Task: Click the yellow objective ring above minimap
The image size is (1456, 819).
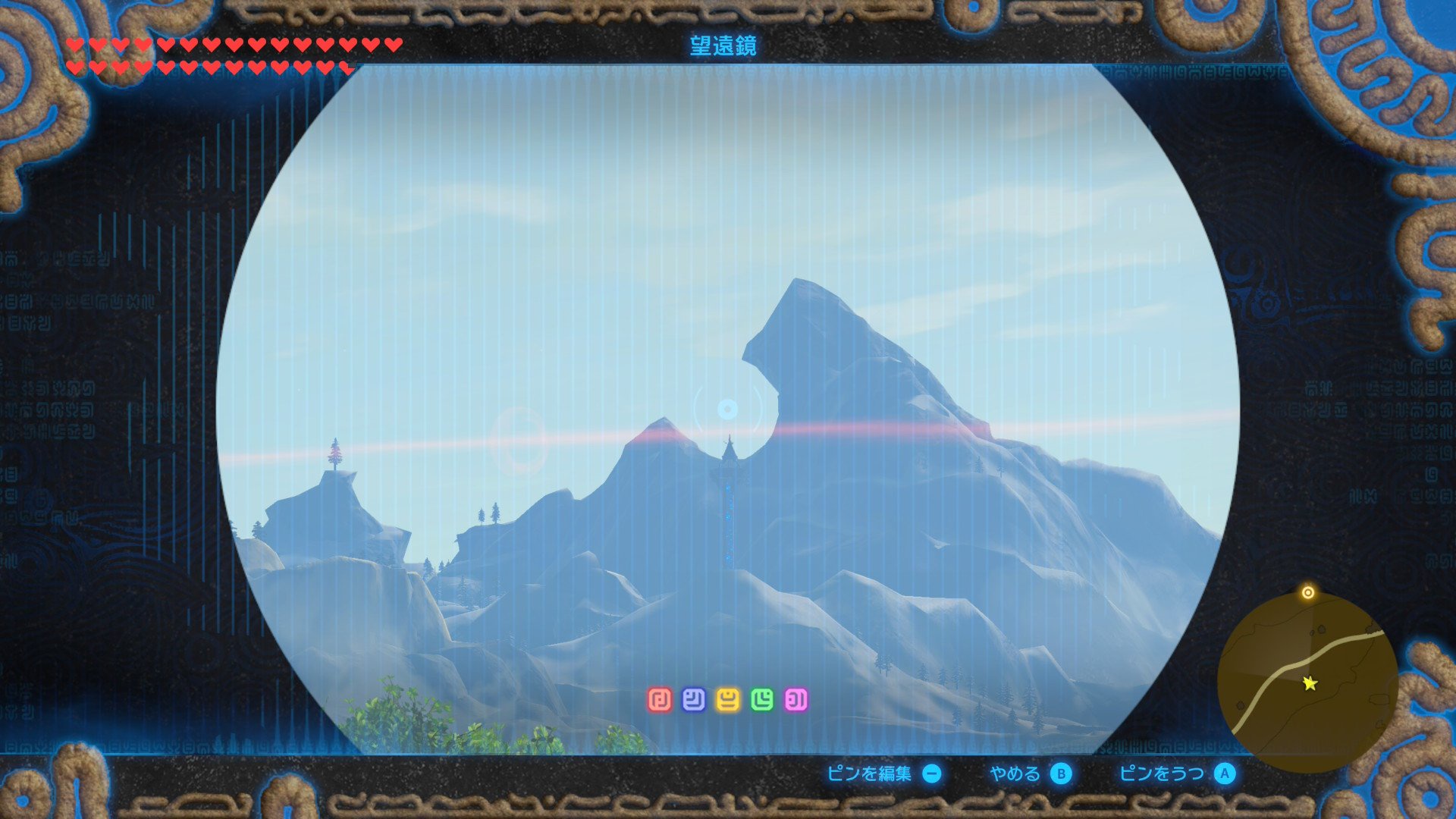Action: pyautogui.click(x=1308, y=592)
